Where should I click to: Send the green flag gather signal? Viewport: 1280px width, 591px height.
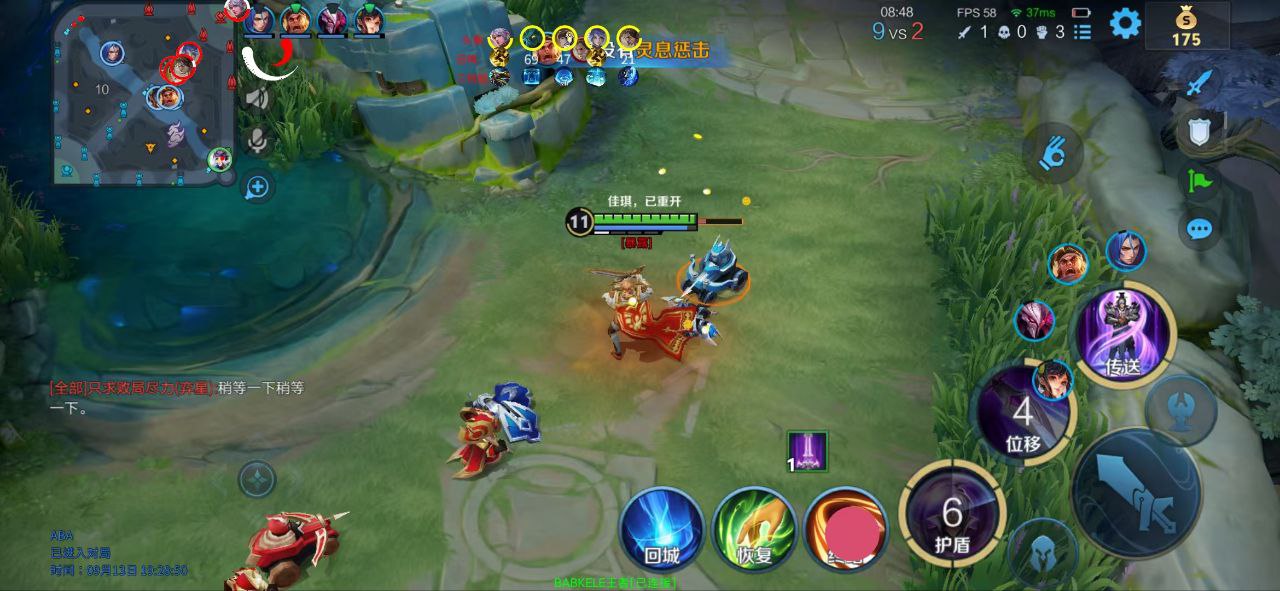(1199, 181)
